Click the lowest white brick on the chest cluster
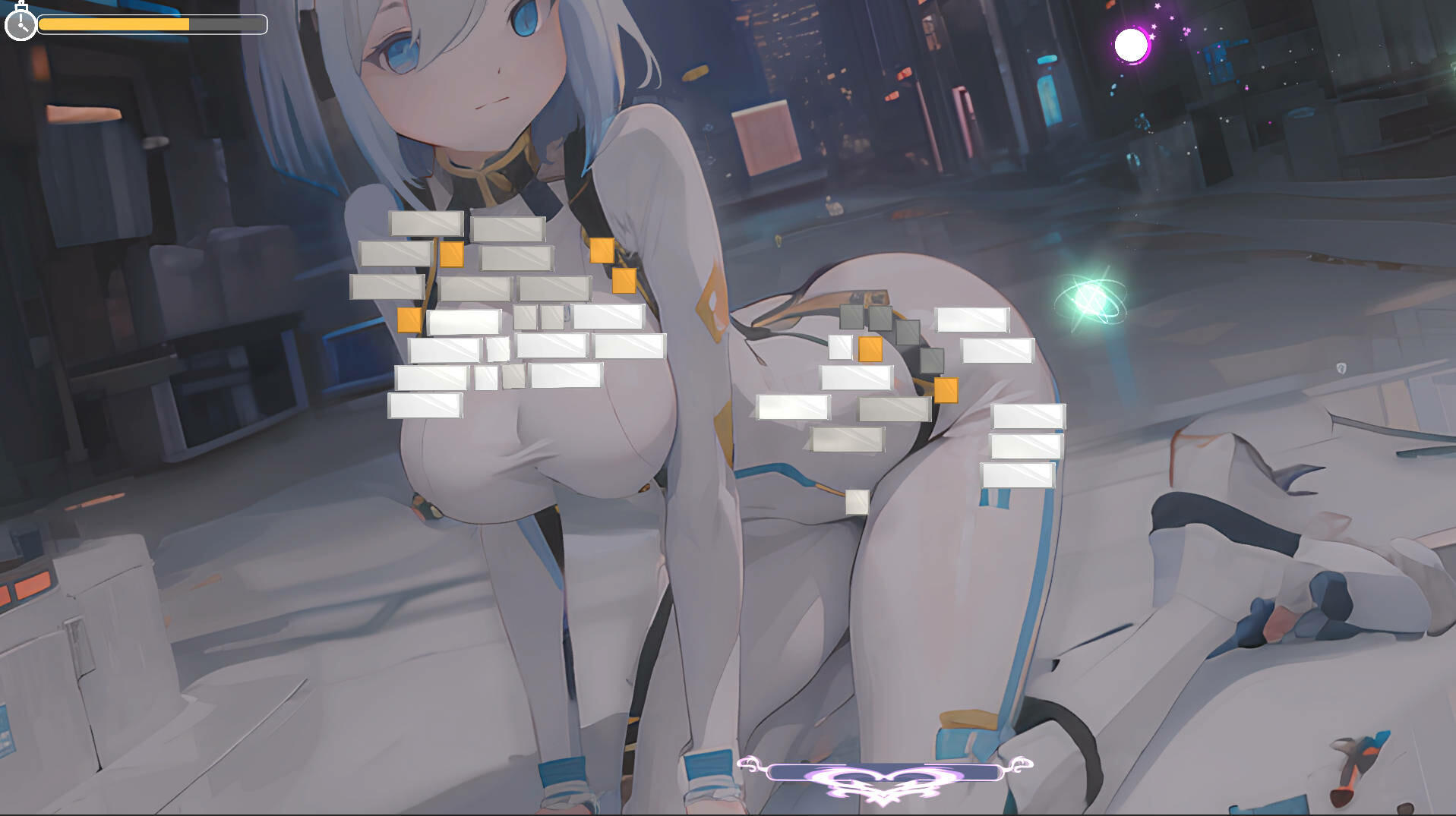This screenshot has width=1456, height=816. coord(425,406)
